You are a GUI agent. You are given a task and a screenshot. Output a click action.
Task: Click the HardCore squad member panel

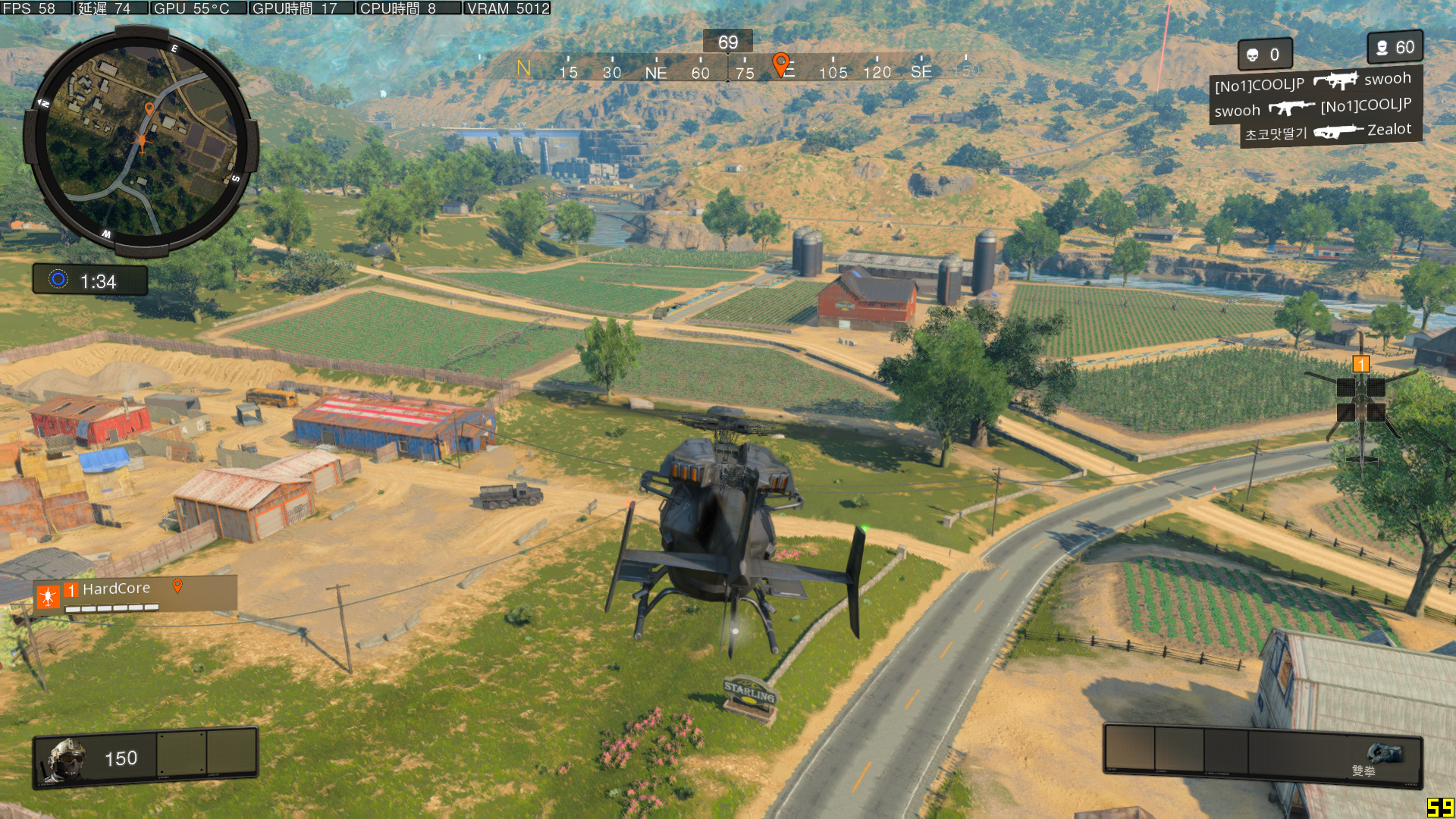coord(135,595)
